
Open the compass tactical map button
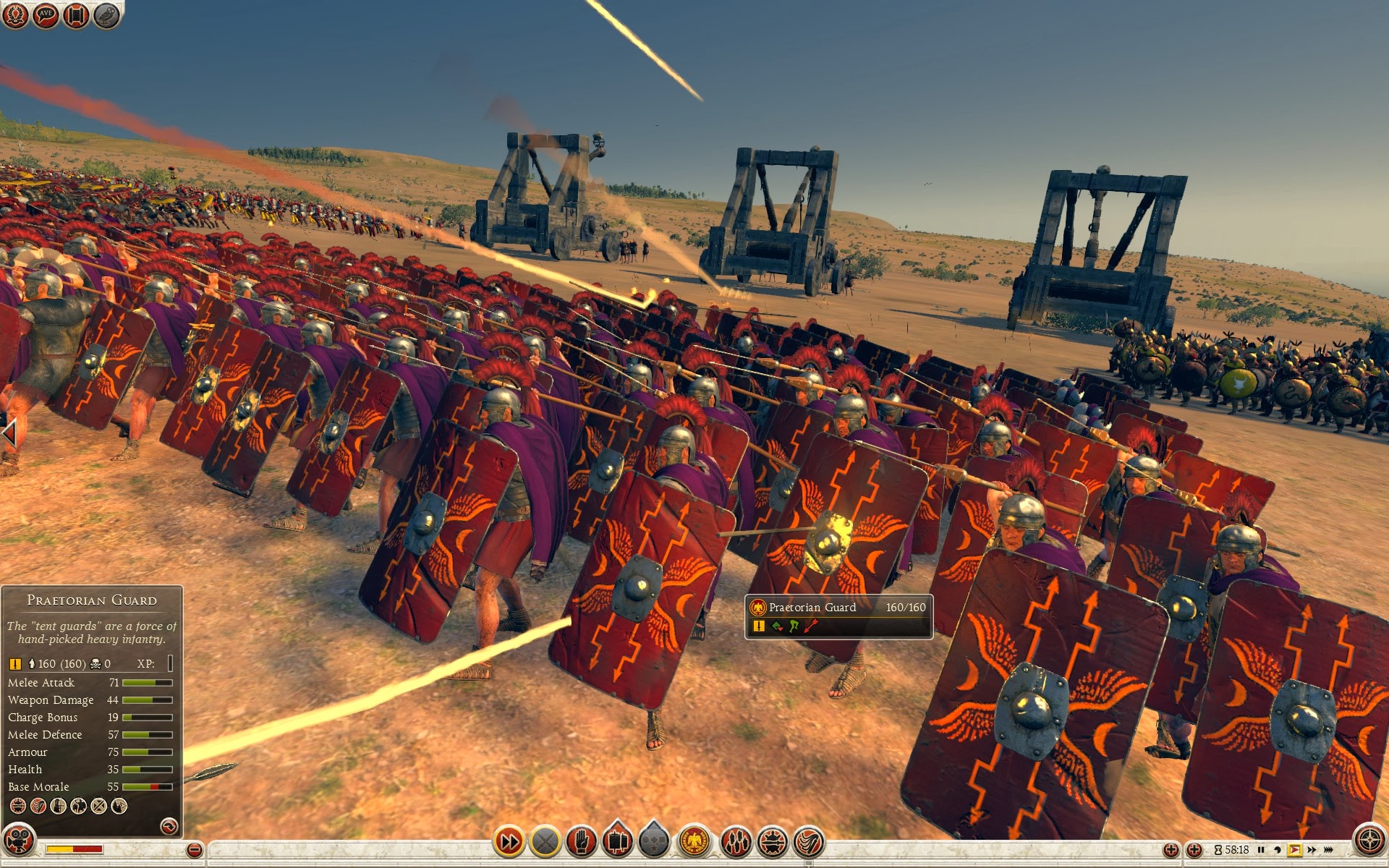(x=1369, y=841)
